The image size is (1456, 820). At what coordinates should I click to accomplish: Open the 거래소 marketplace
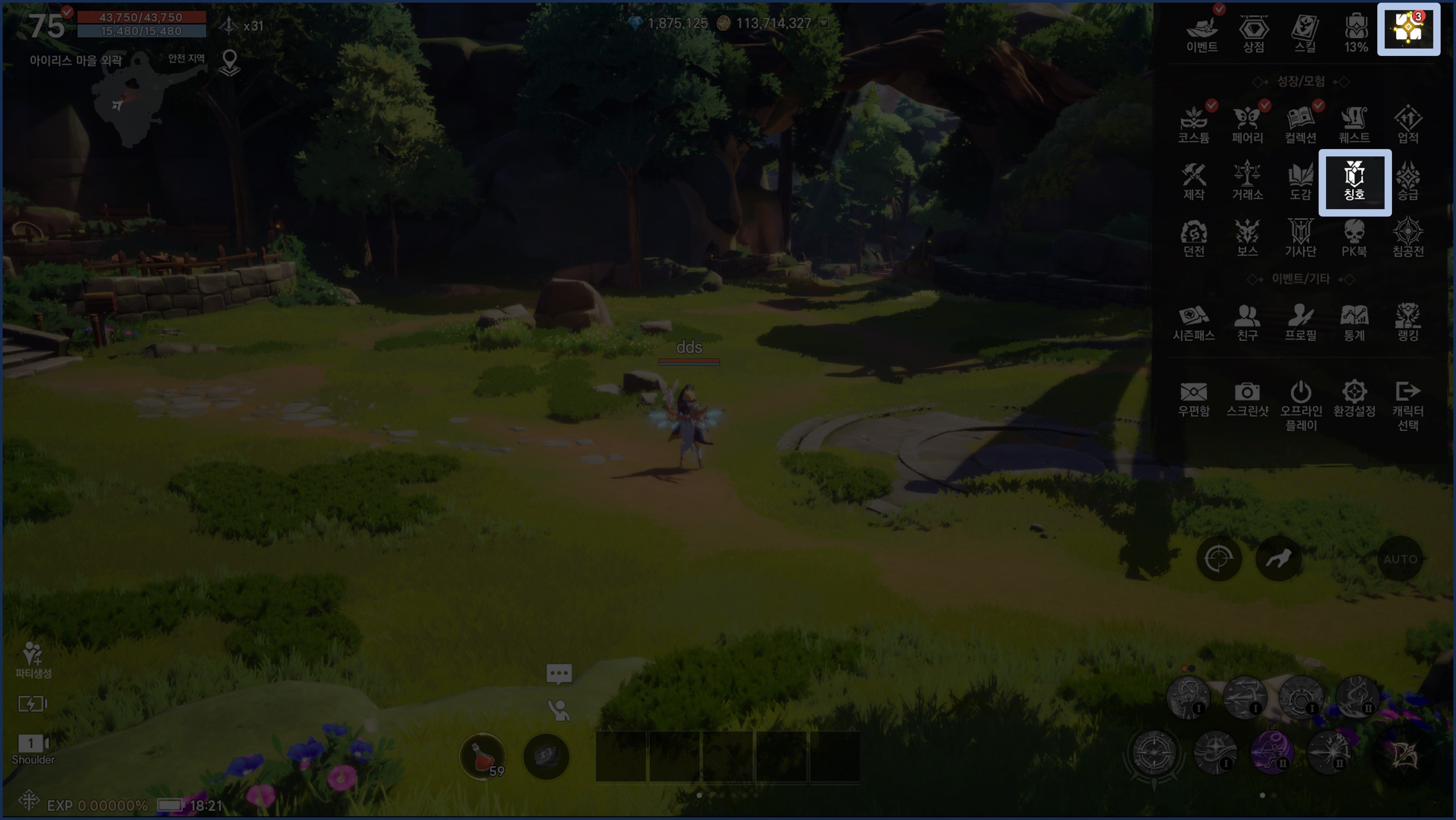coord(1247,182)
